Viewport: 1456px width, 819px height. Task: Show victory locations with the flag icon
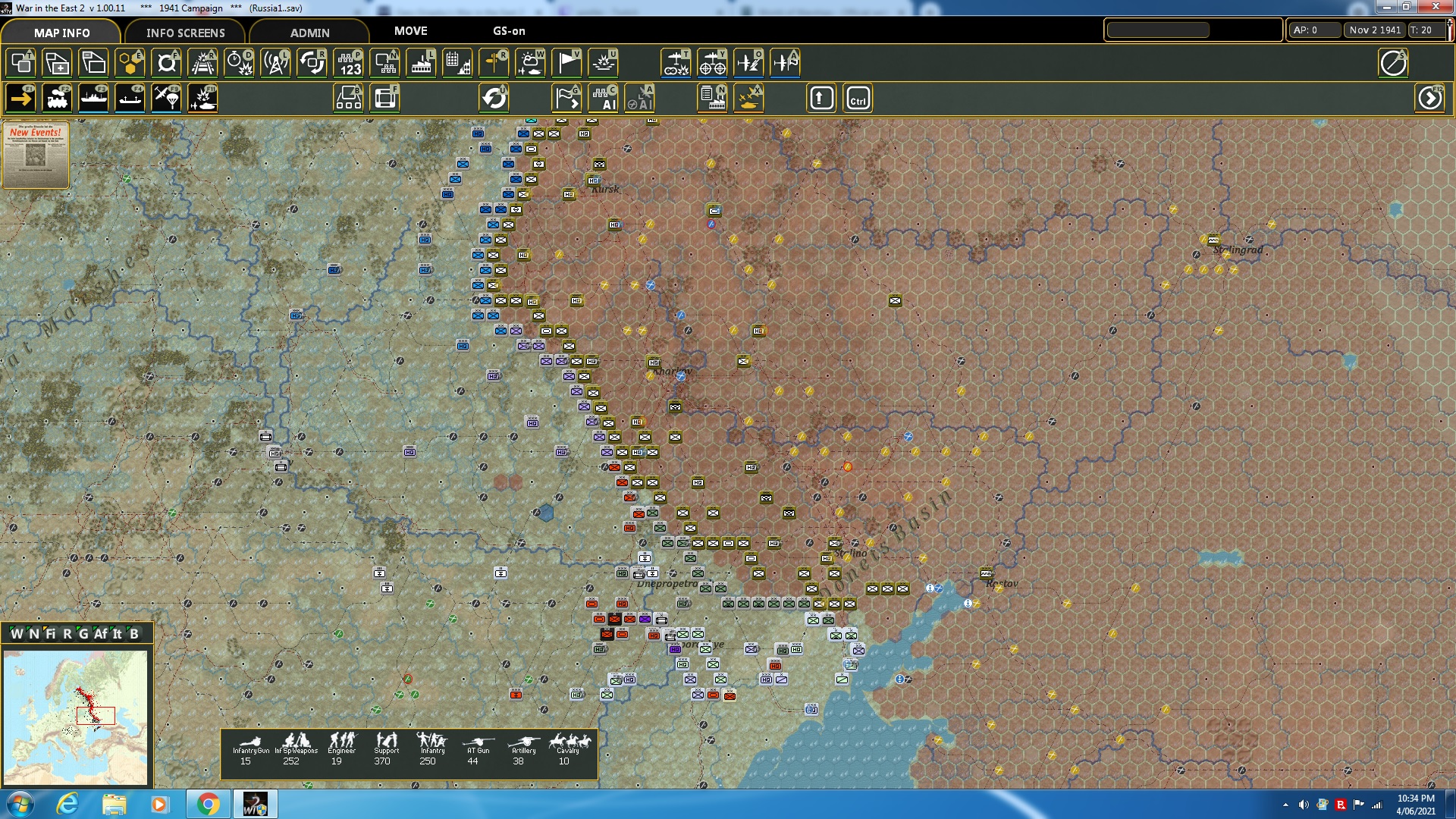click(x=566, y=63)
